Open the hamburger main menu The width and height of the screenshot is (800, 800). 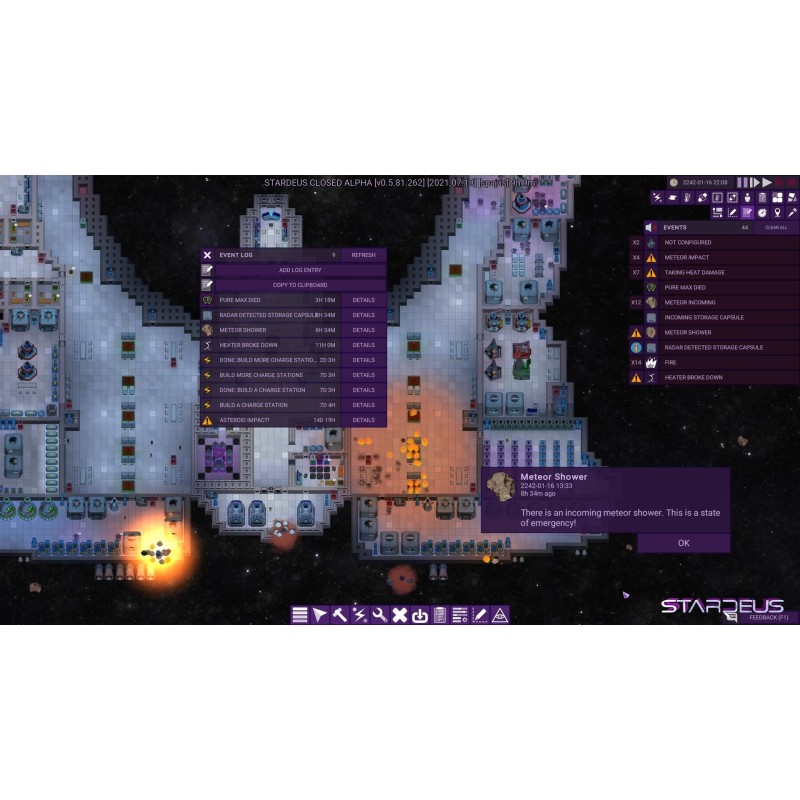[300, 615]
